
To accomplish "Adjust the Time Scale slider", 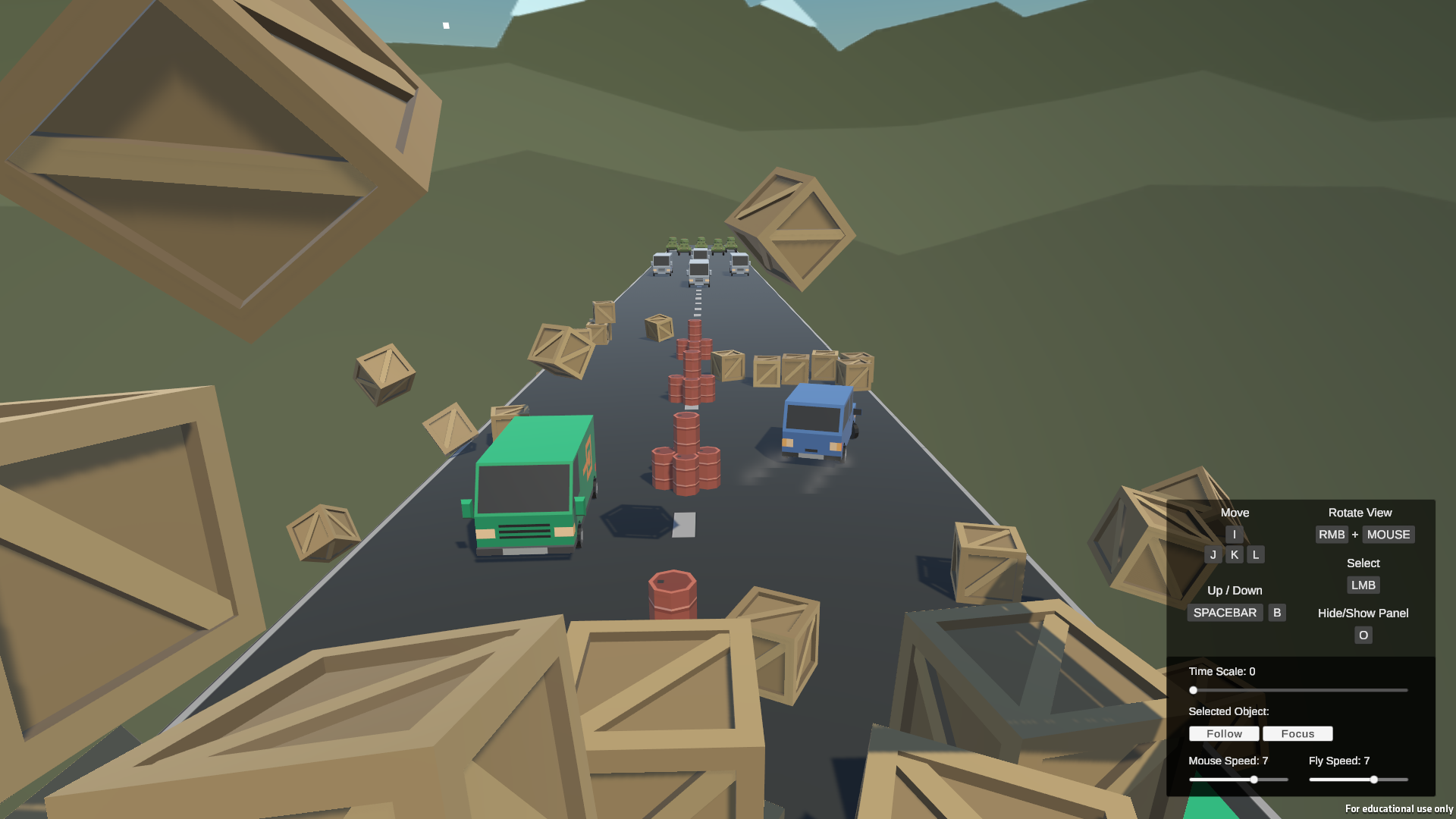I will coord(1194,690).
